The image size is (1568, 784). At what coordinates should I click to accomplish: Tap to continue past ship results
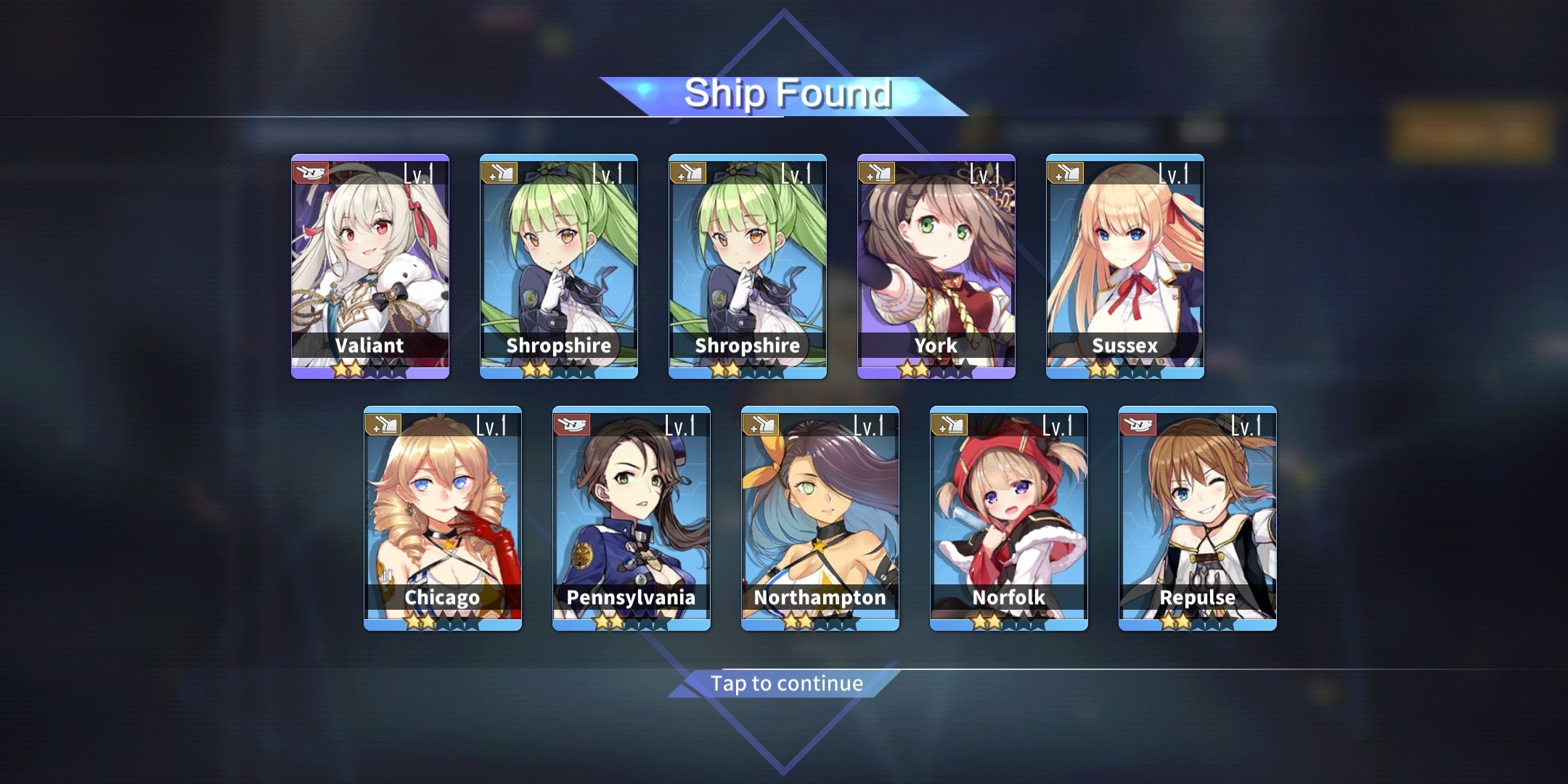[787, 684]
